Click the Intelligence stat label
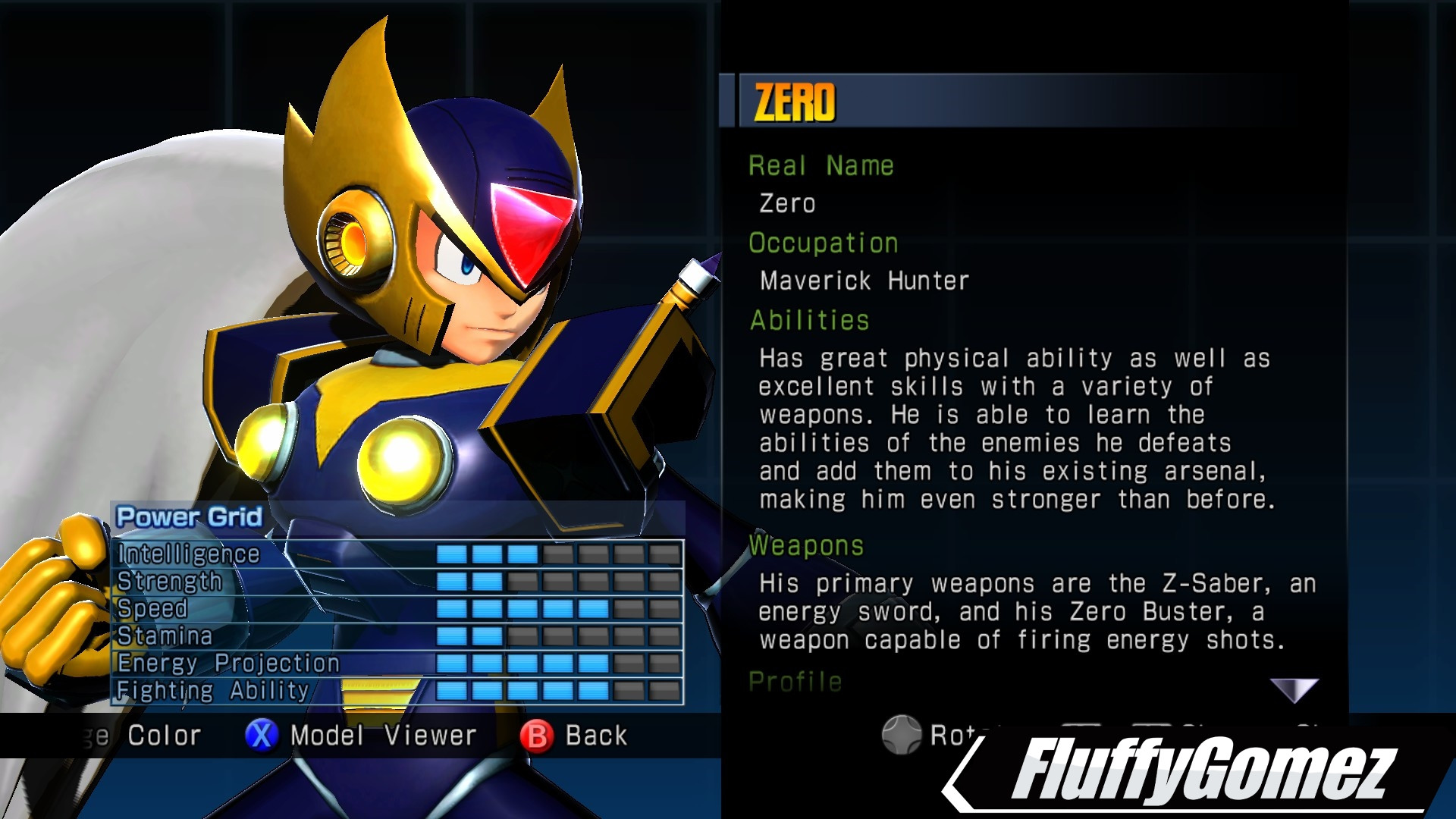Image resolution: width=1456 pixels, height=819 pixels. click(187, 554)
